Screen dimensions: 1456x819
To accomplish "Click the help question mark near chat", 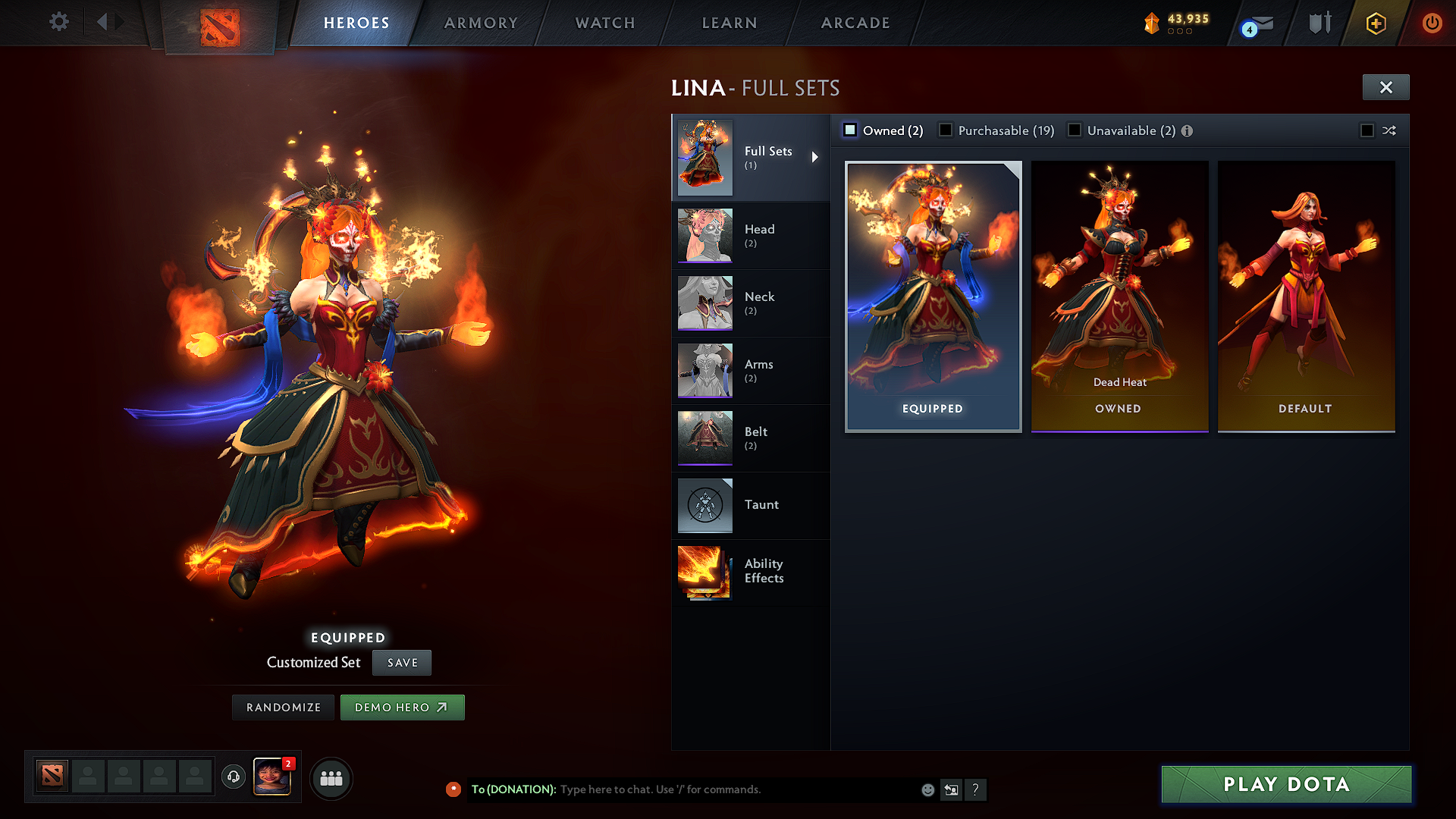I will 976,789.
